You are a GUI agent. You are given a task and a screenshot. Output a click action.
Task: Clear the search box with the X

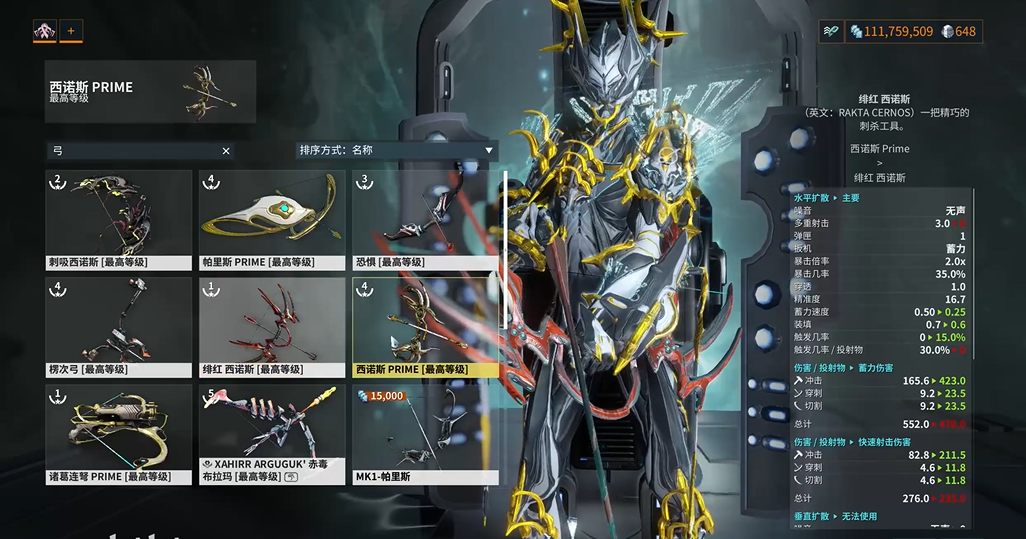[226, 151]
